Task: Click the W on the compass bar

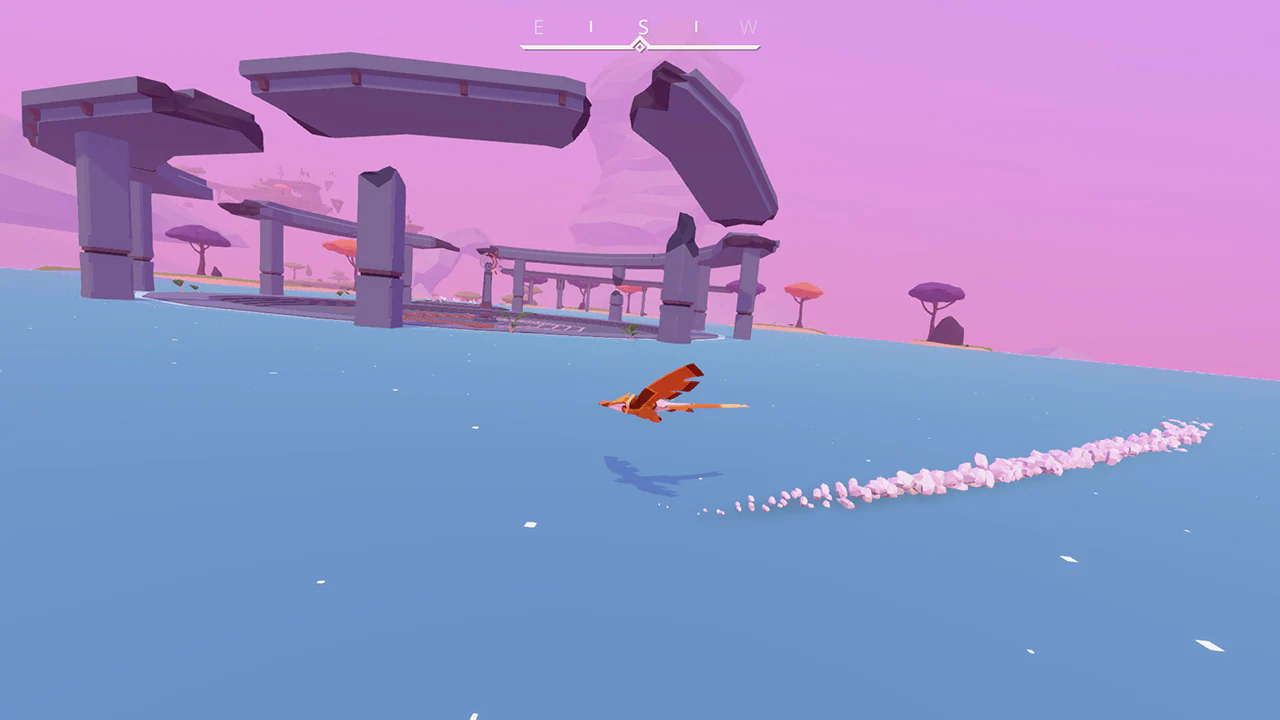Action: pos(748,27)
